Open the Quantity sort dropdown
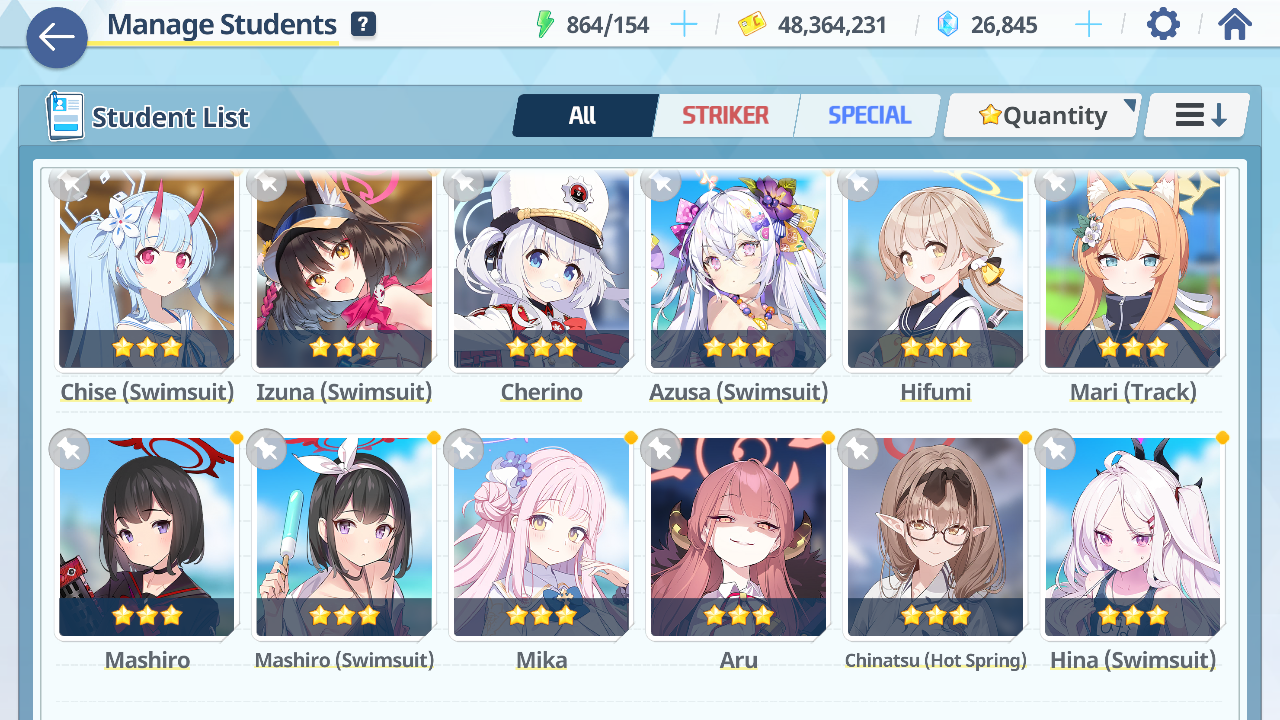Image resolution: width=1280 pixels, height=720 pixels. (x=1042, y=116)
